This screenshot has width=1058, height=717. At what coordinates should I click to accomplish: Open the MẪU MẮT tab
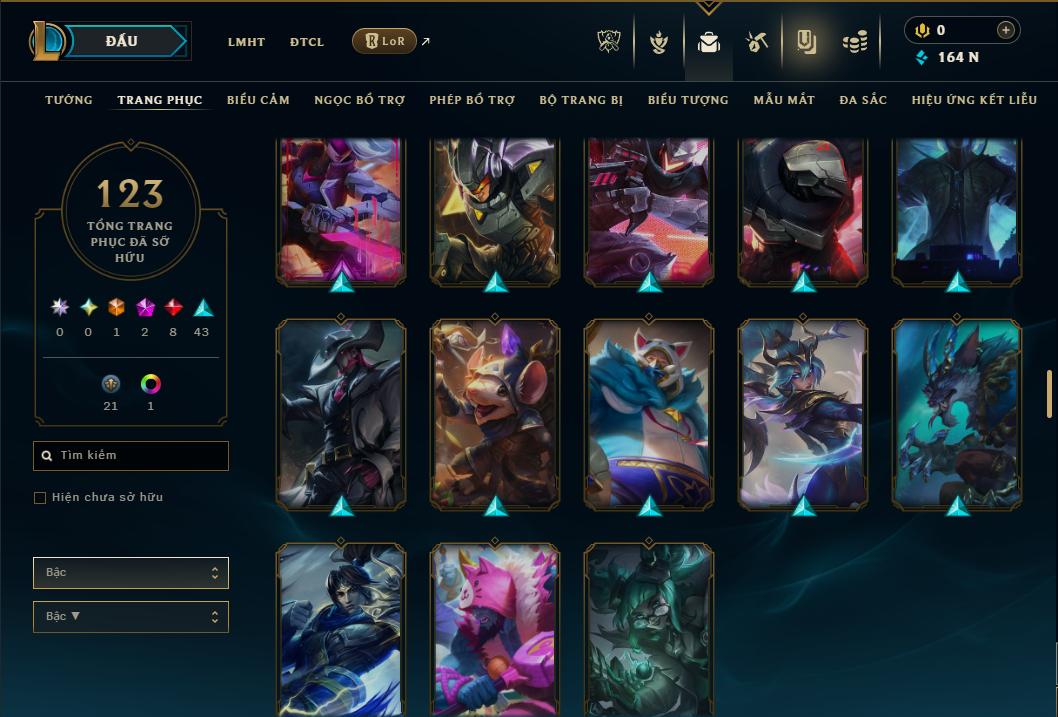click(784, 100)
